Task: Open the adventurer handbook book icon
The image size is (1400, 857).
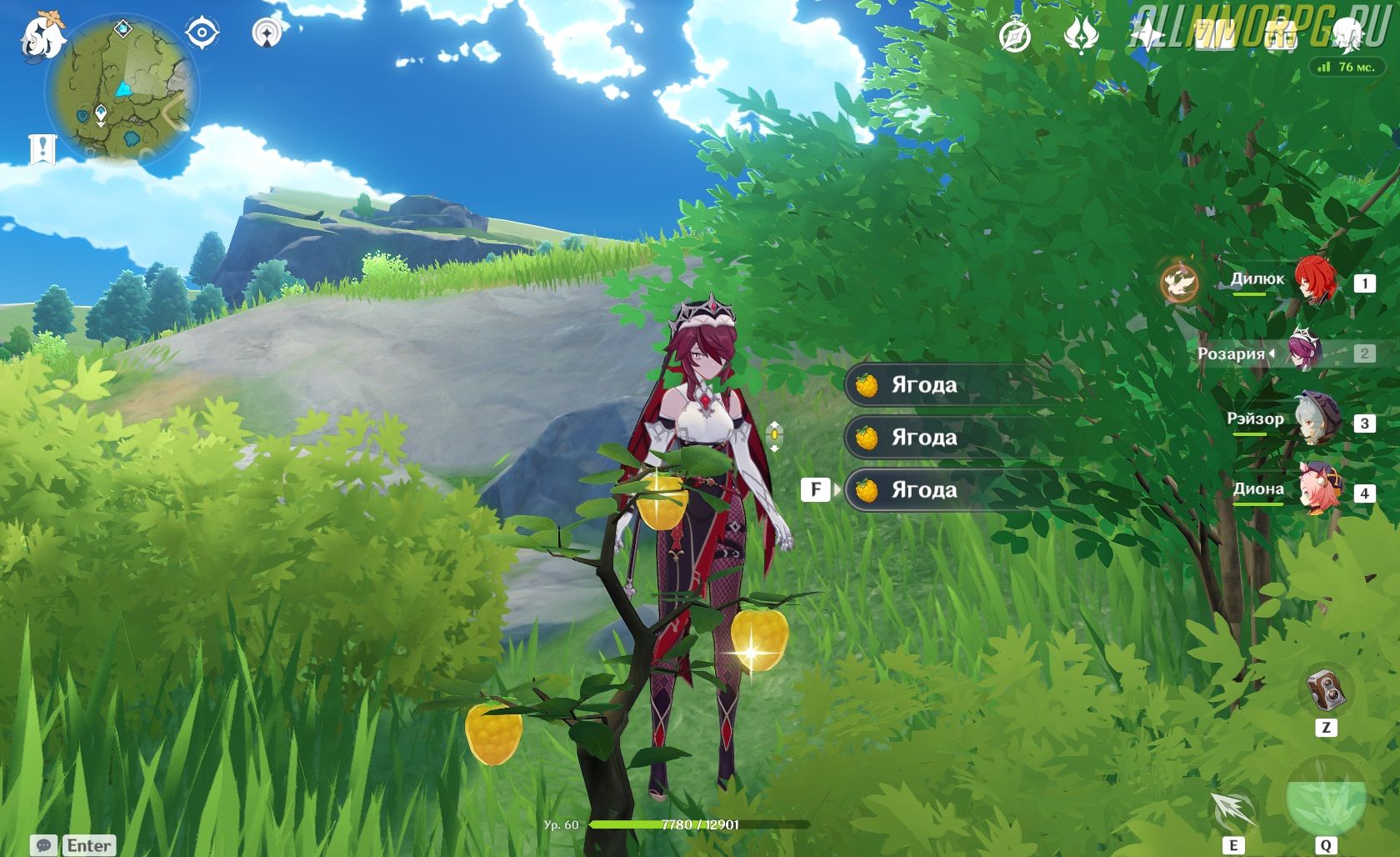Action: (x=1213, y=36)
